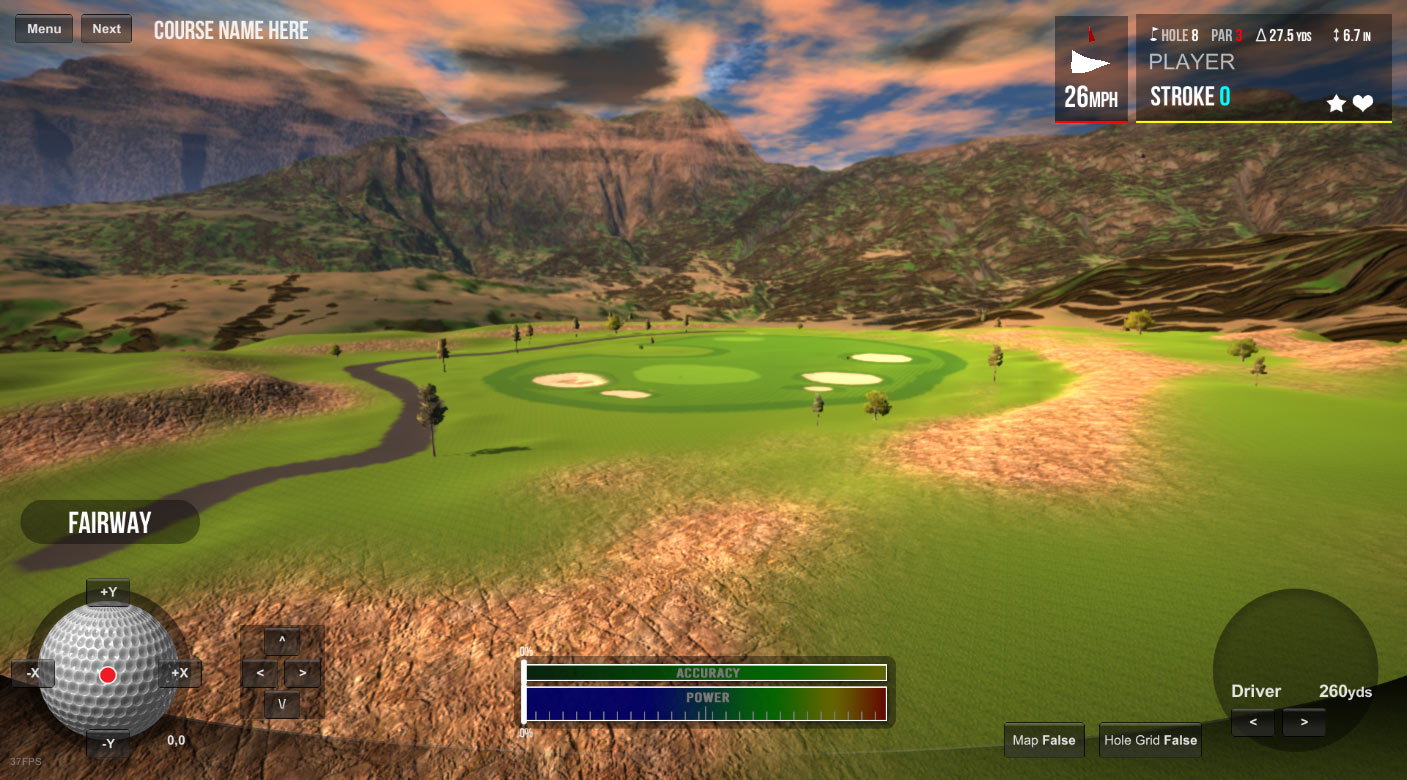Toggle the Hole Grid False button
The height and width of the screenshot is (780, 1407).
point(1150,740)
